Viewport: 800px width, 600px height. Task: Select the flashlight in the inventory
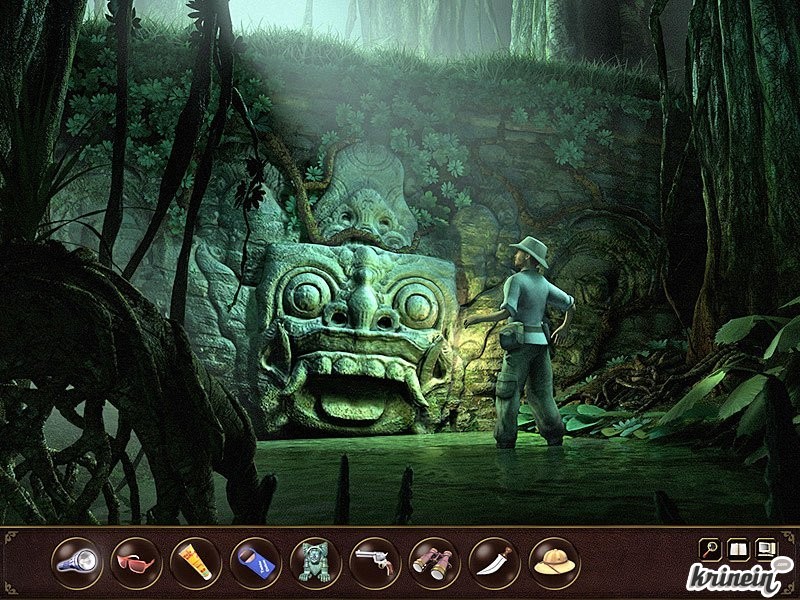77,561
